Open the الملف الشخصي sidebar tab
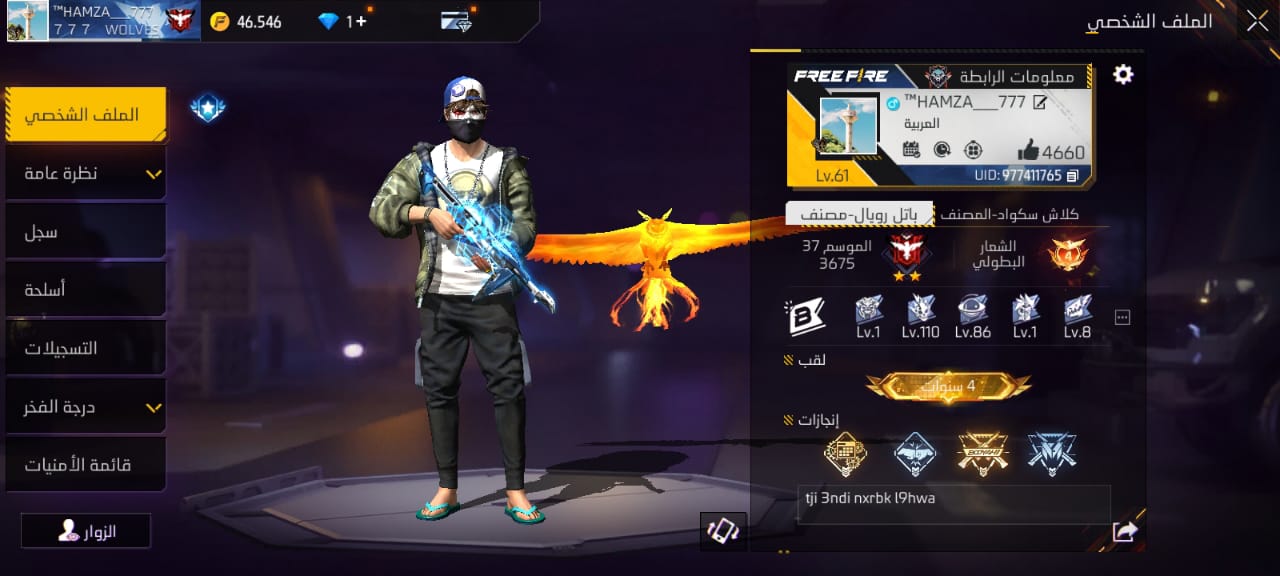Image resolution: width=1280 pixels, height=576 pixels. (86, 115)
